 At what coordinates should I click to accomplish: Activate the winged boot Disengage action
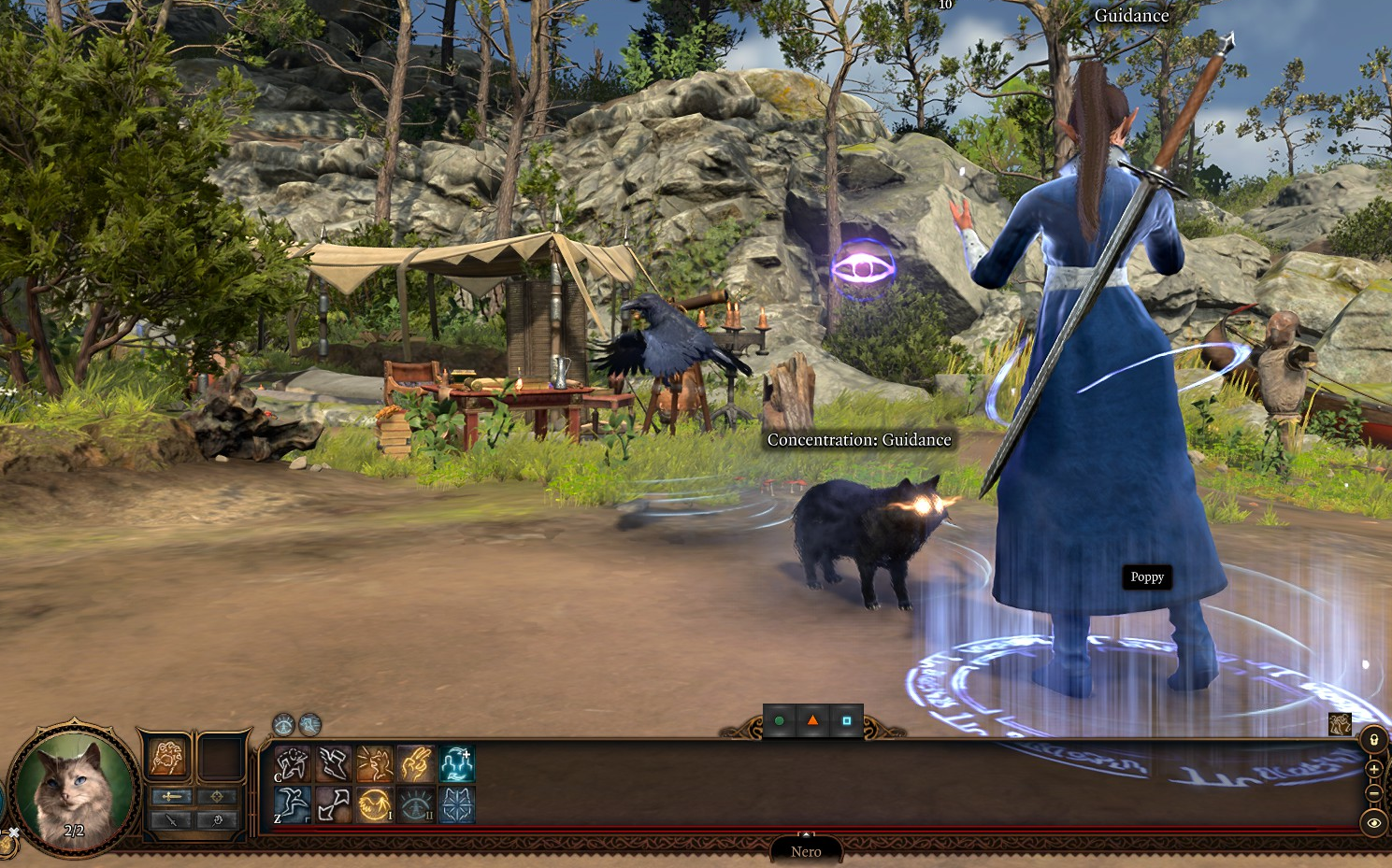(x=334, y=763)
